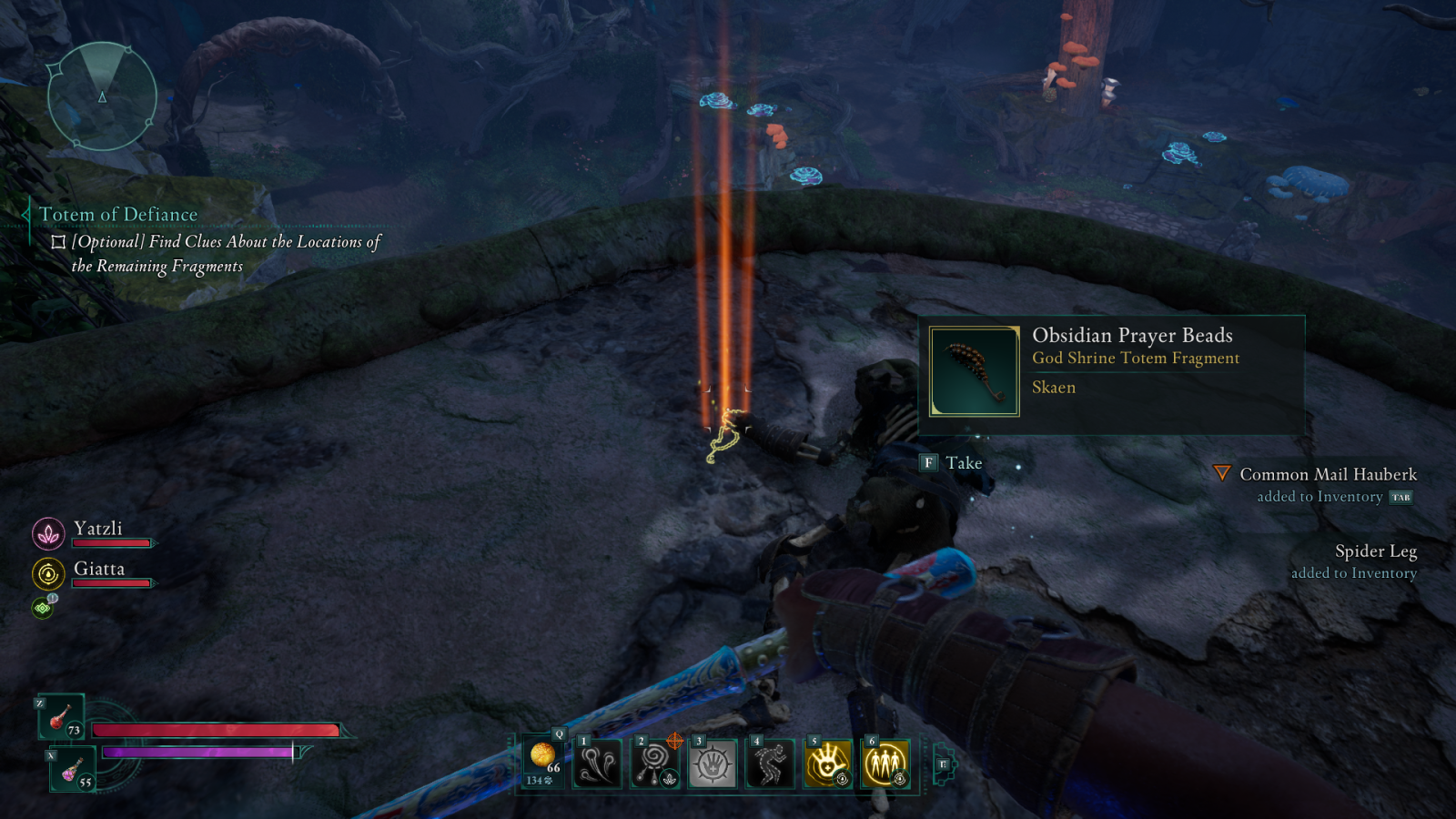Viewport: 1456px width, 819px height.
Task: Click the Obsidian Prayer Beads item icon
Action: 974,371
